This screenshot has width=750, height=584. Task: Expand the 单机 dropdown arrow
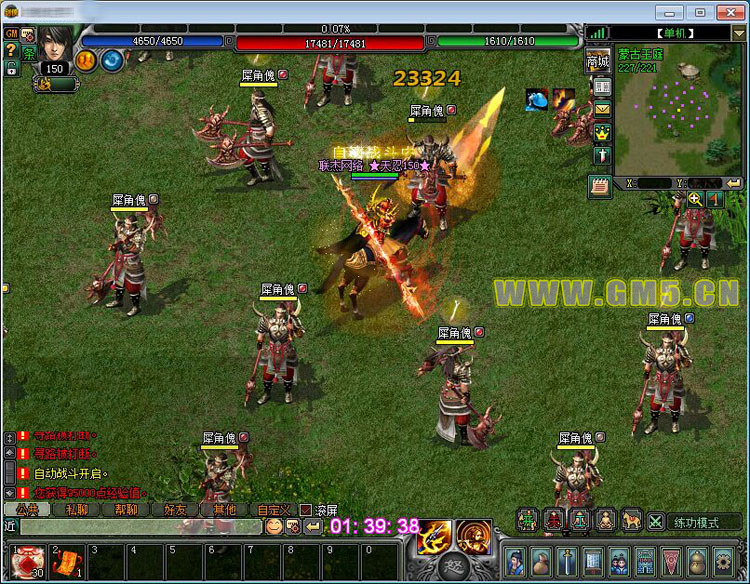738,33
